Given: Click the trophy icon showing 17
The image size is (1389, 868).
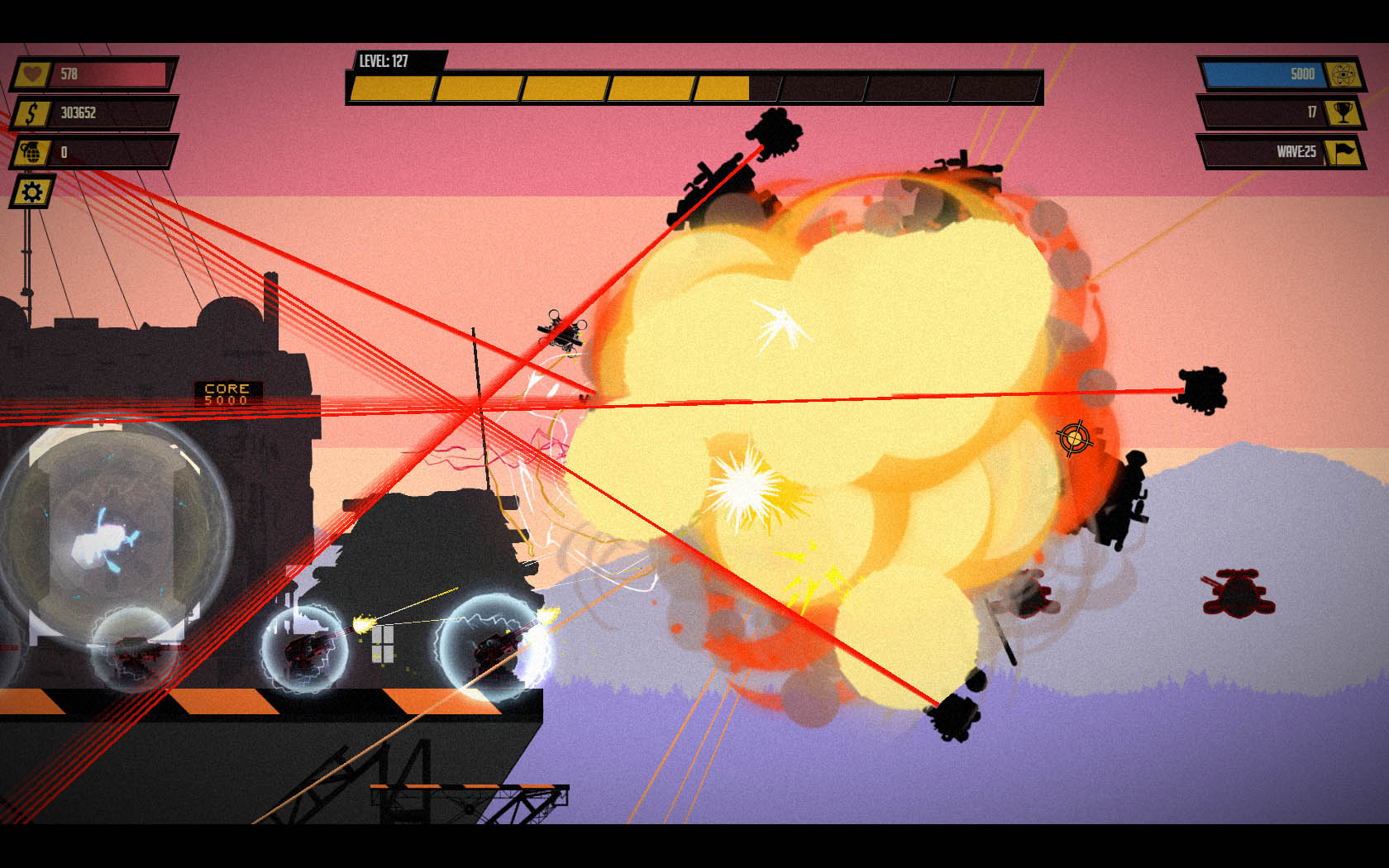Looking at the screenshot, I should 1345,113.
